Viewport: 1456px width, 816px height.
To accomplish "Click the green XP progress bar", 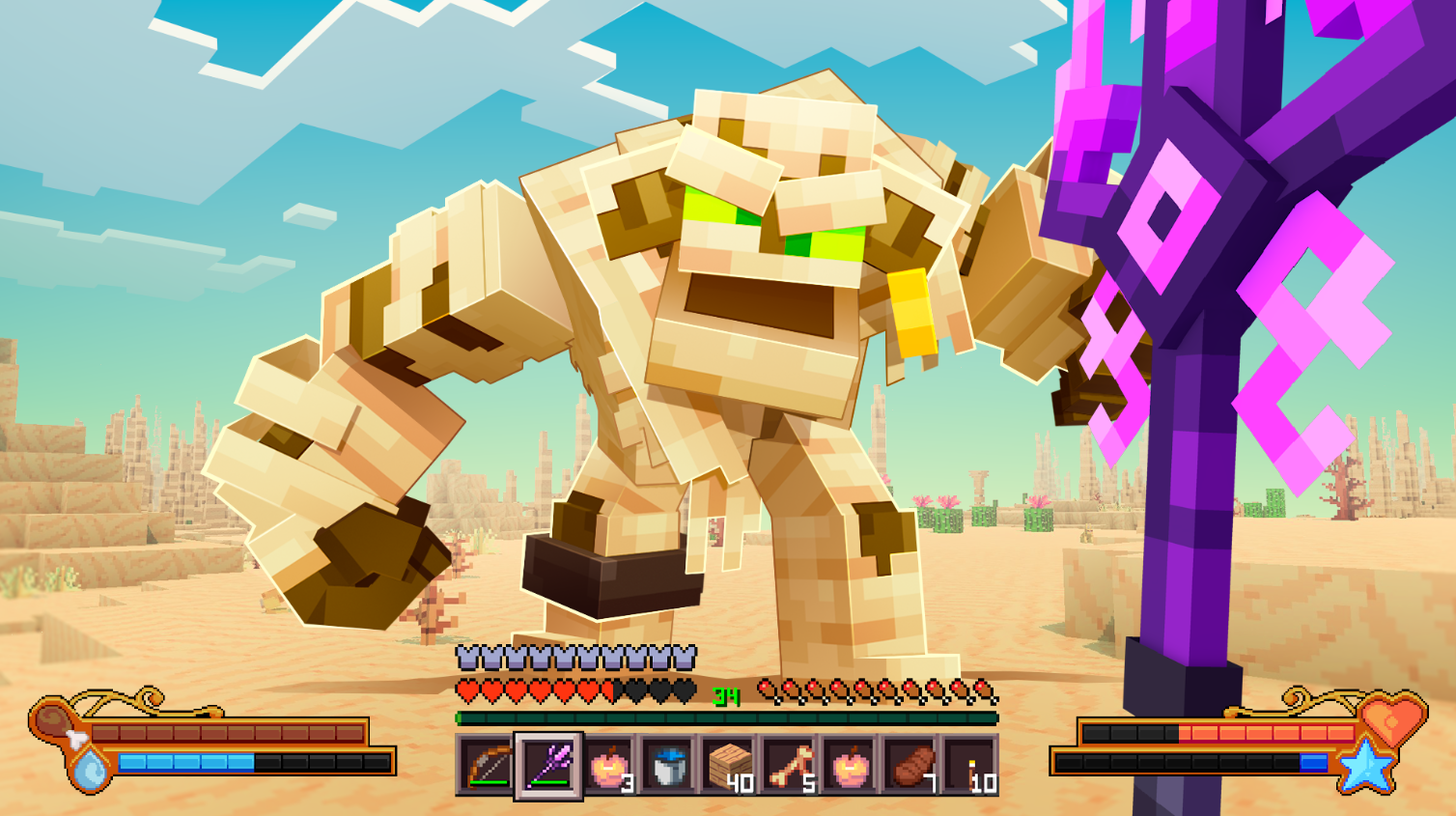I will (724, 718).
